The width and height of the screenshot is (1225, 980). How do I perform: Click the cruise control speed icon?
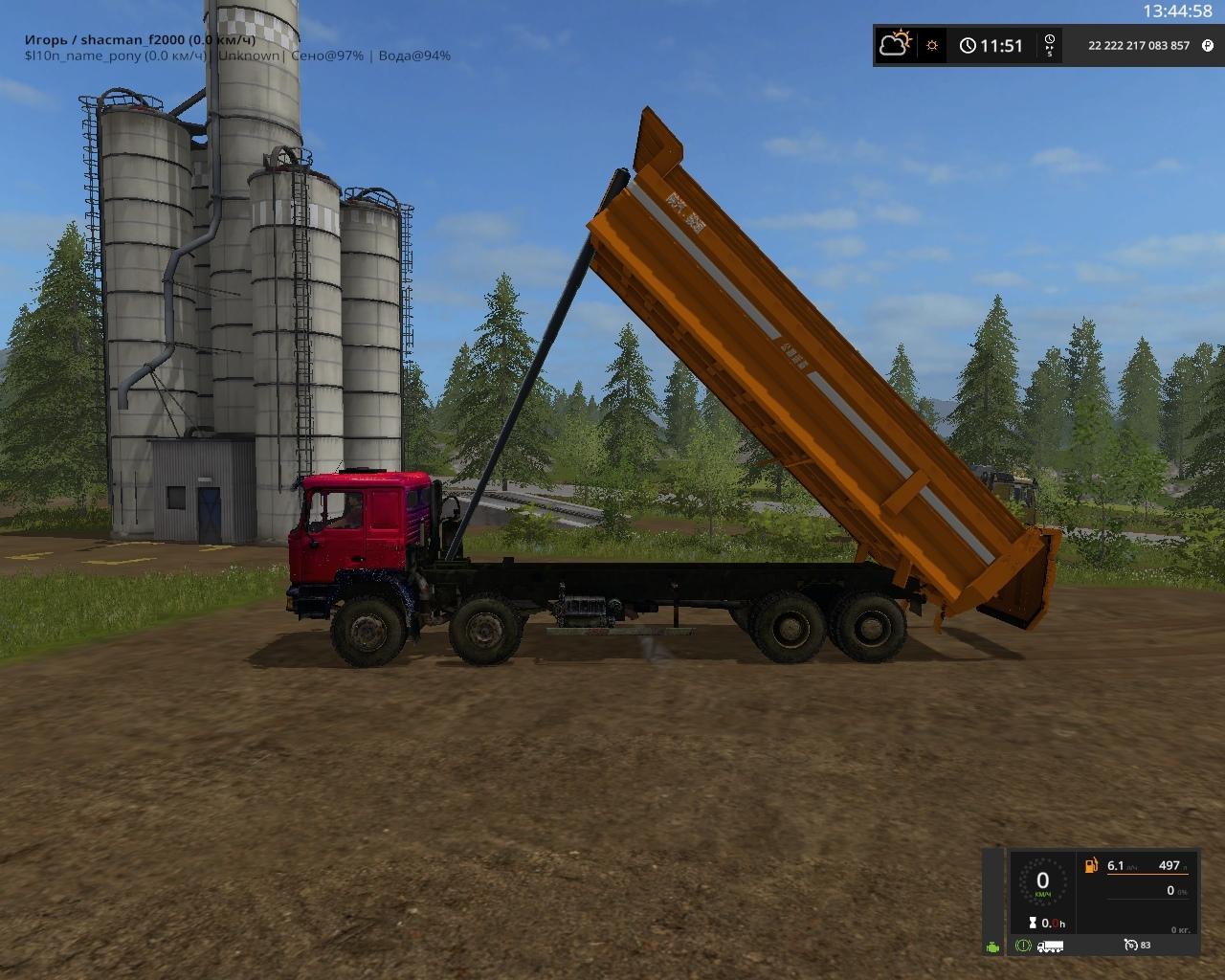[1131, 945]
